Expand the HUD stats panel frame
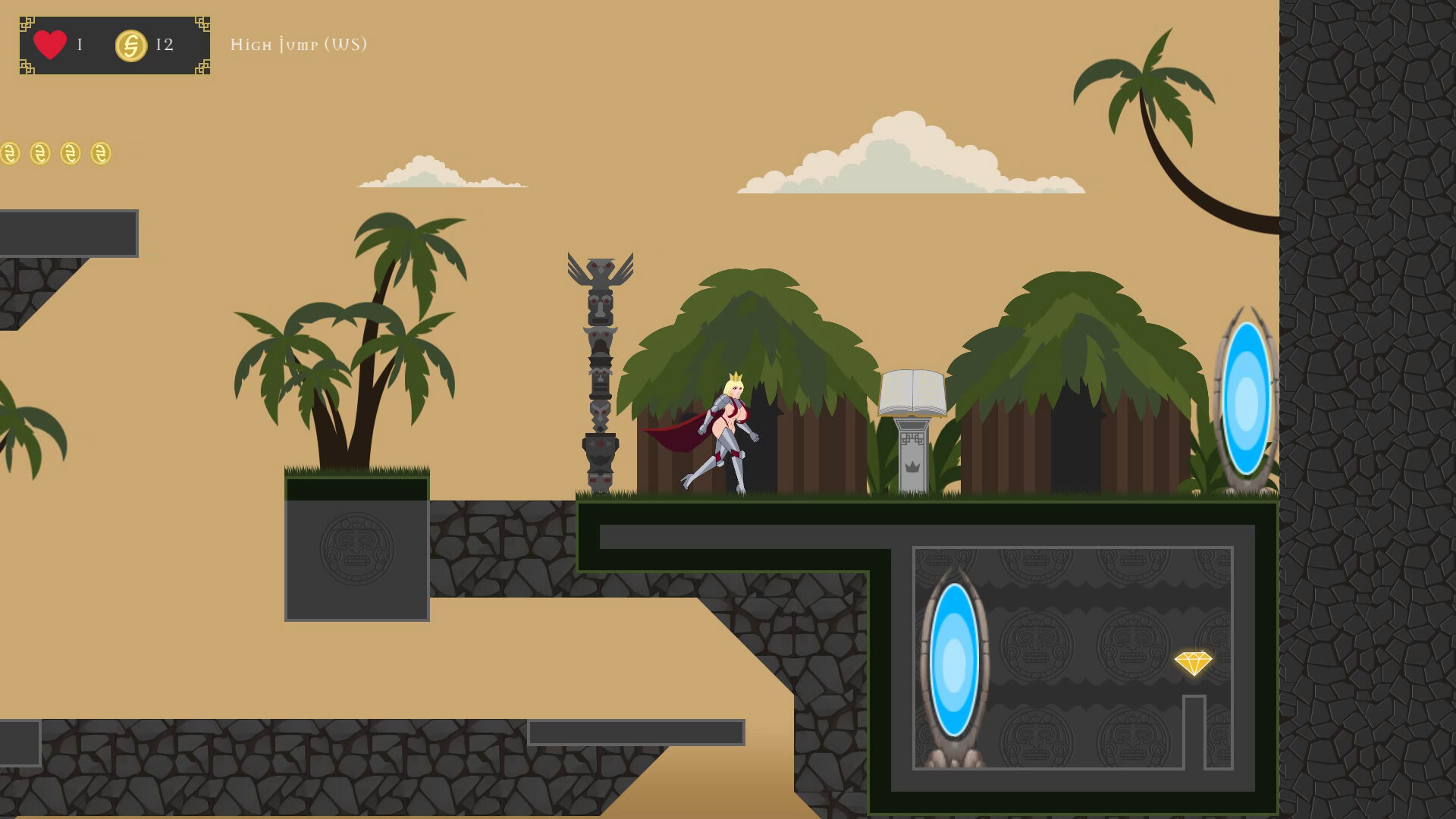This screenshot has height=819, width=1456. (x=114, y=45)
